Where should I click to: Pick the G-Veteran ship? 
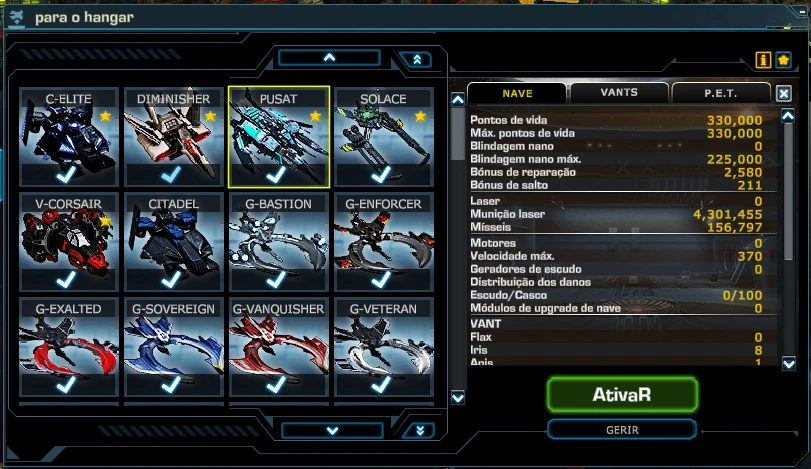(x=382, y=348)
